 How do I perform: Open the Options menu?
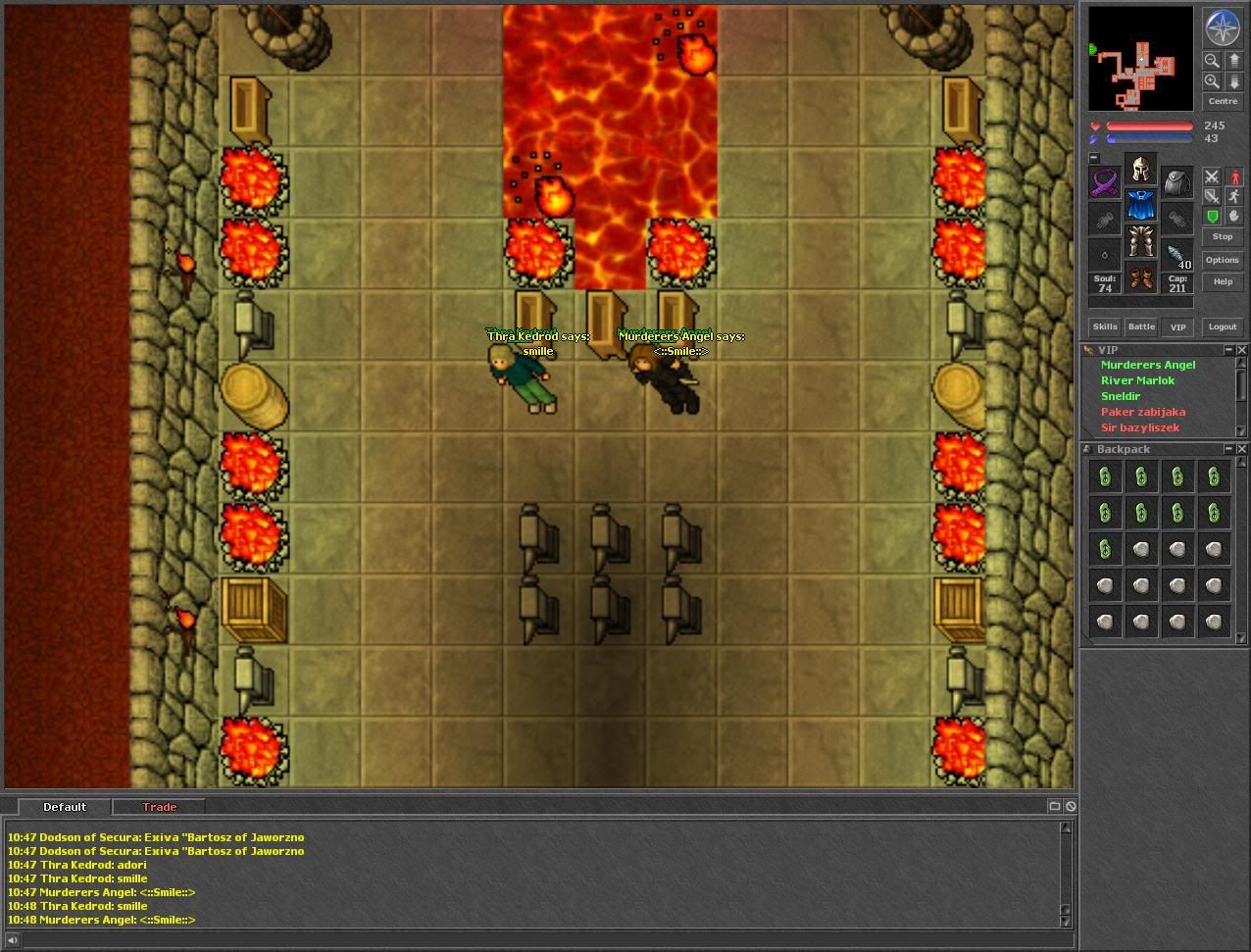point(1222,260)
